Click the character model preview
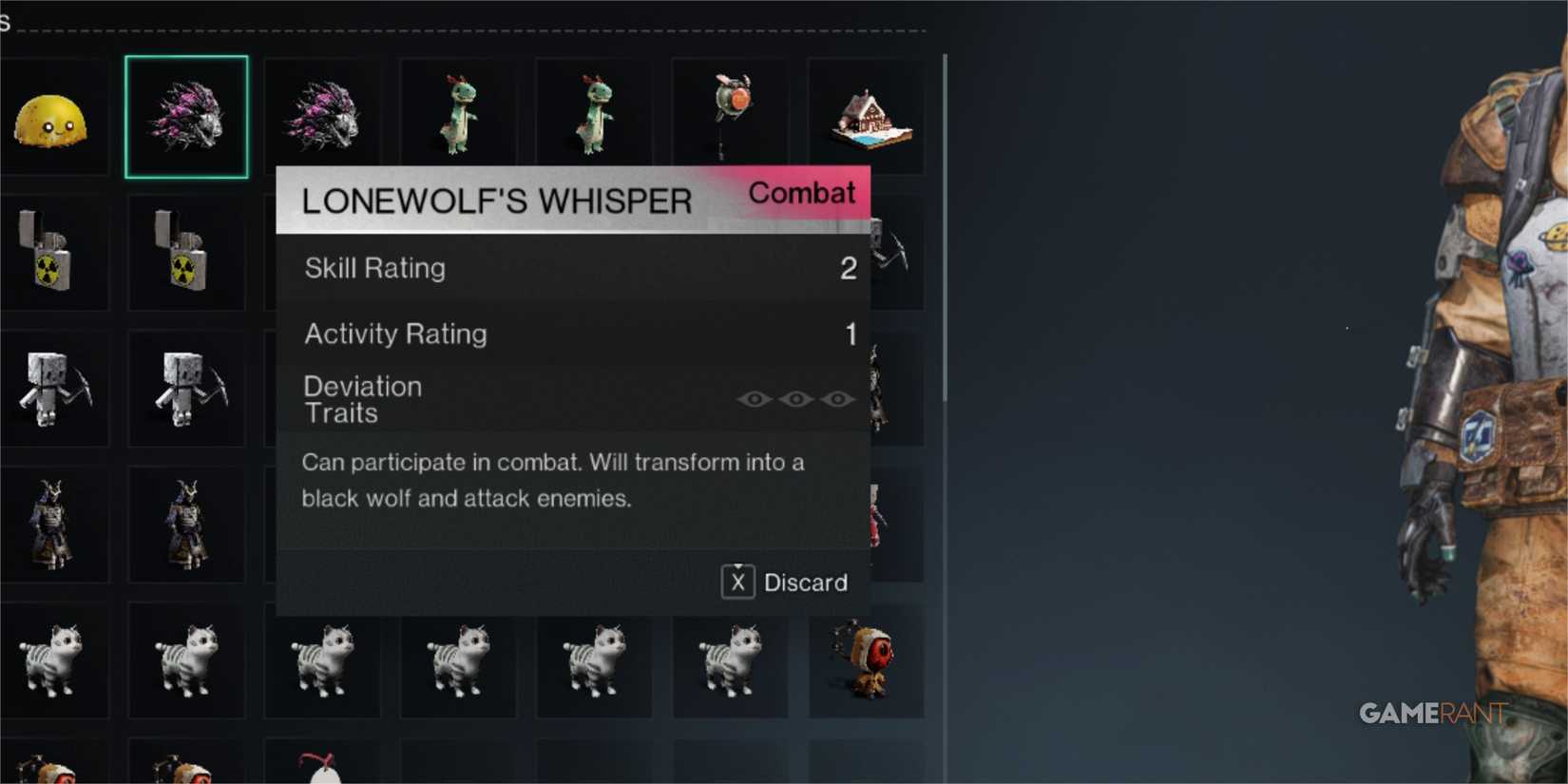Screen dimensions: 1568x784 coord(1482,380)
